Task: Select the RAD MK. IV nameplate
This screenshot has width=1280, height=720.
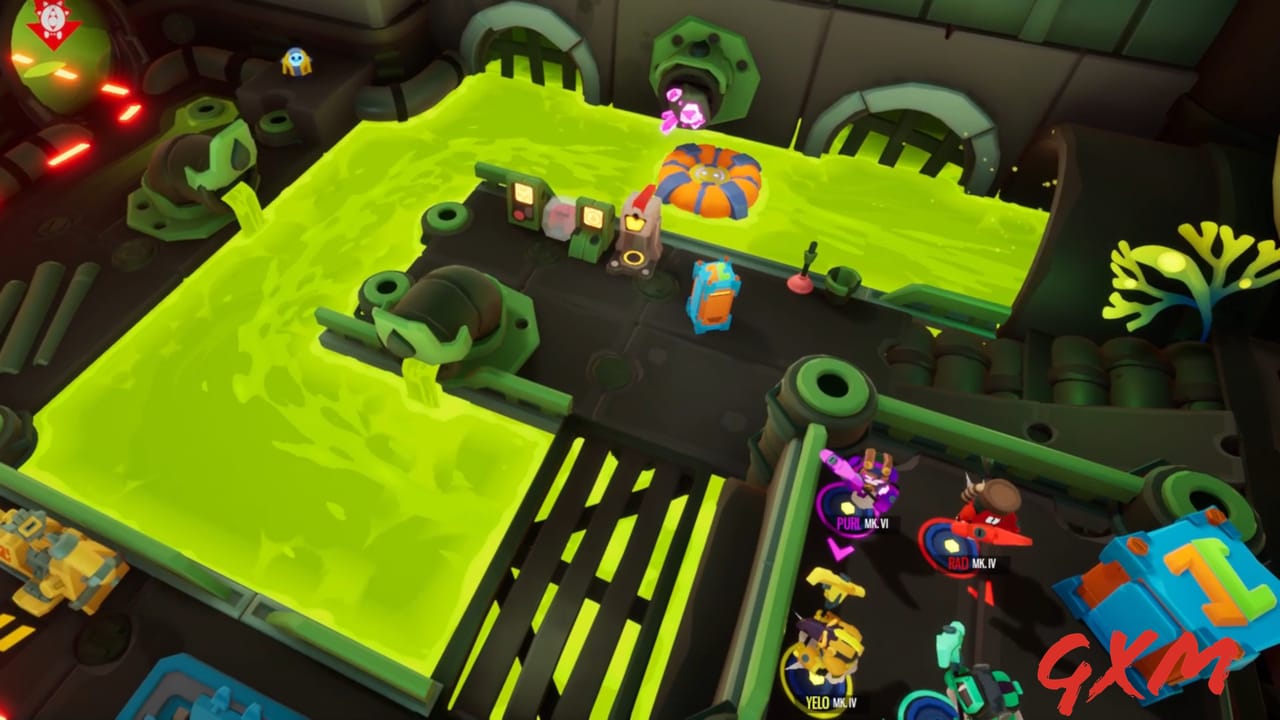Action: (972, 562)
